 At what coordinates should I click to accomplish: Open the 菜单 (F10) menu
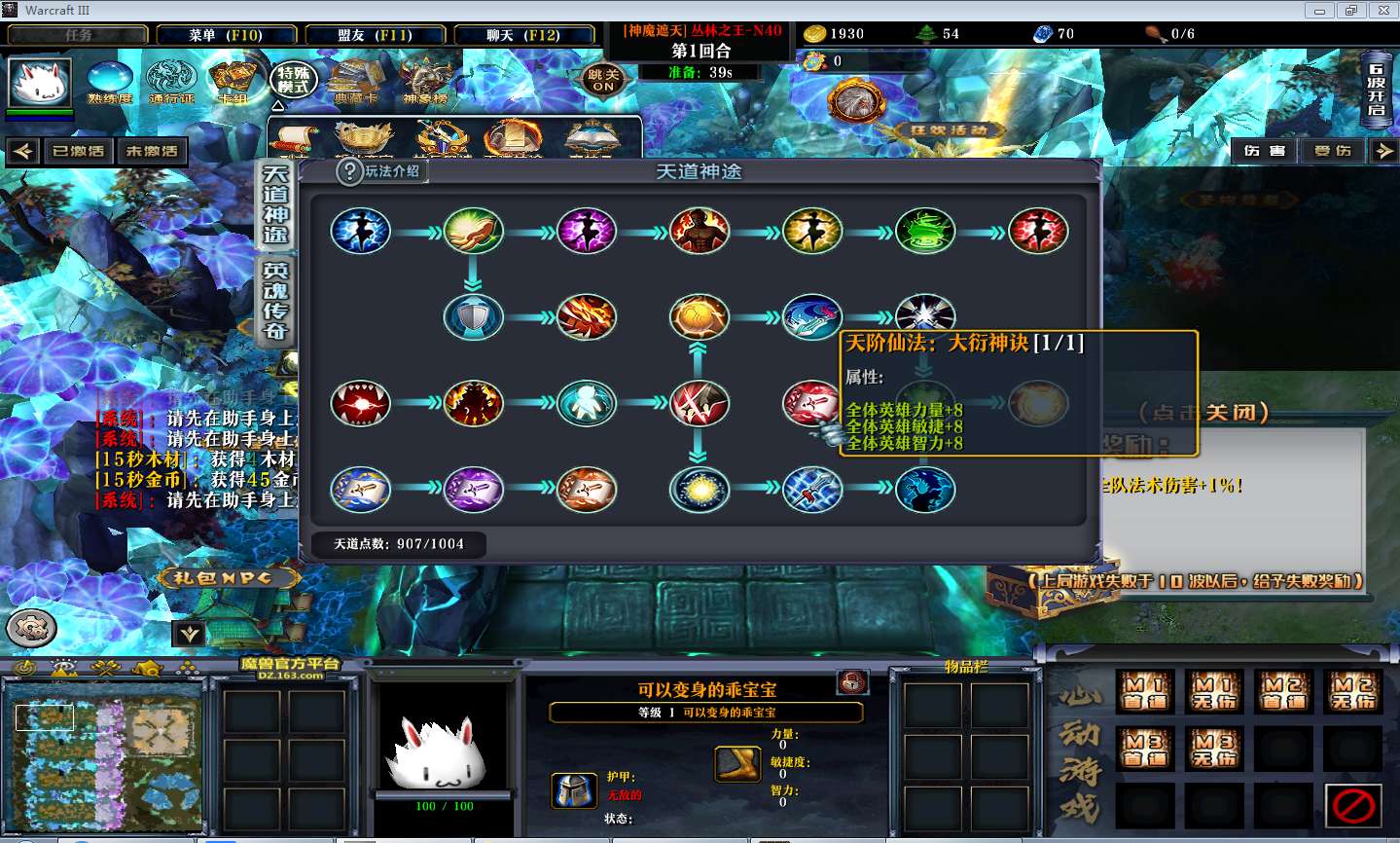tap(225, 35)
